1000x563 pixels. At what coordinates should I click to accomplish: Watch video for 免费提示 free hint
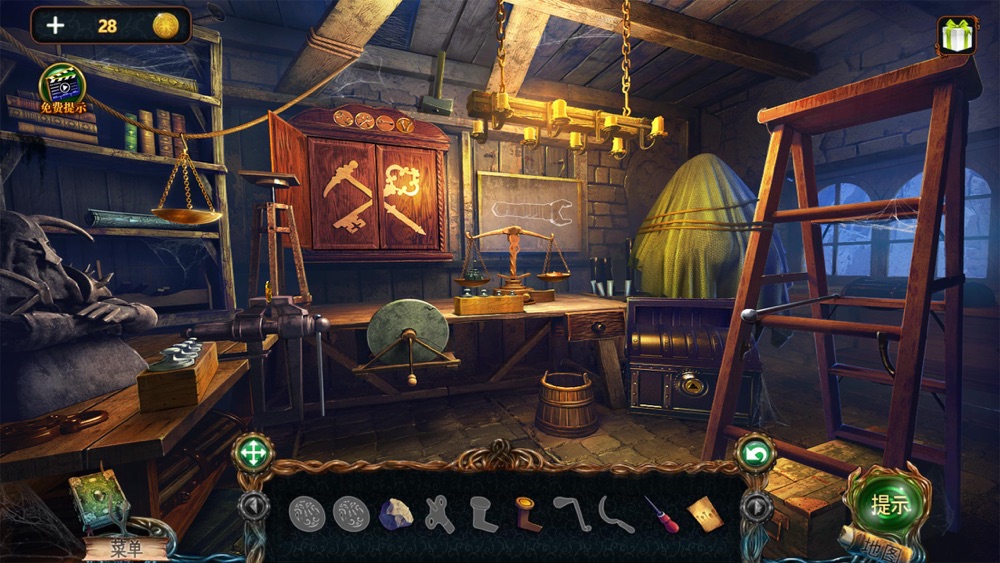[62, 86]
